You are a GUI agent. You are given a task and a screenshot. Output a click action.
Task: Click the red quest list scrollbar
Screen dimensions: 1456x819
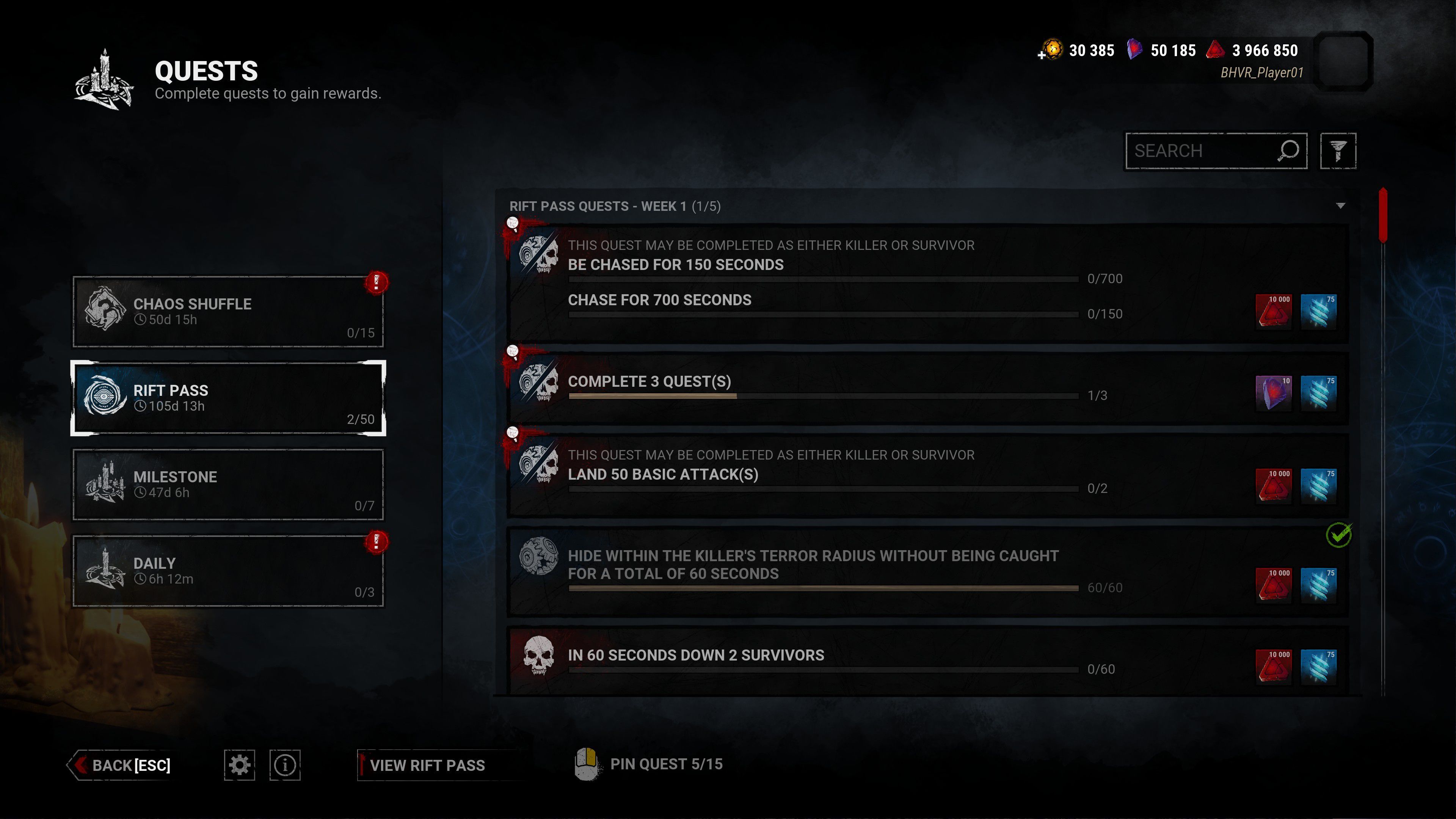pyautogui.click(x=1383, y=215)
